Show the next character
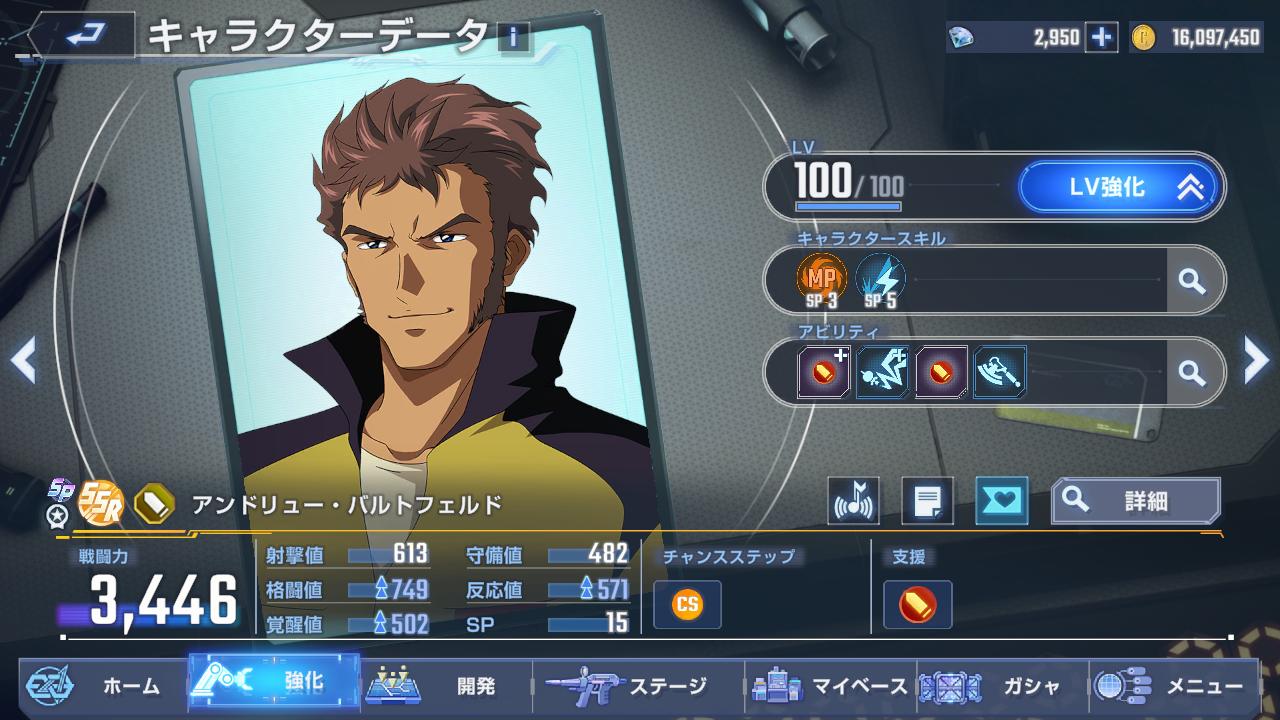The height and width of the screenshot is (720, 1280). pos(1256,360)
